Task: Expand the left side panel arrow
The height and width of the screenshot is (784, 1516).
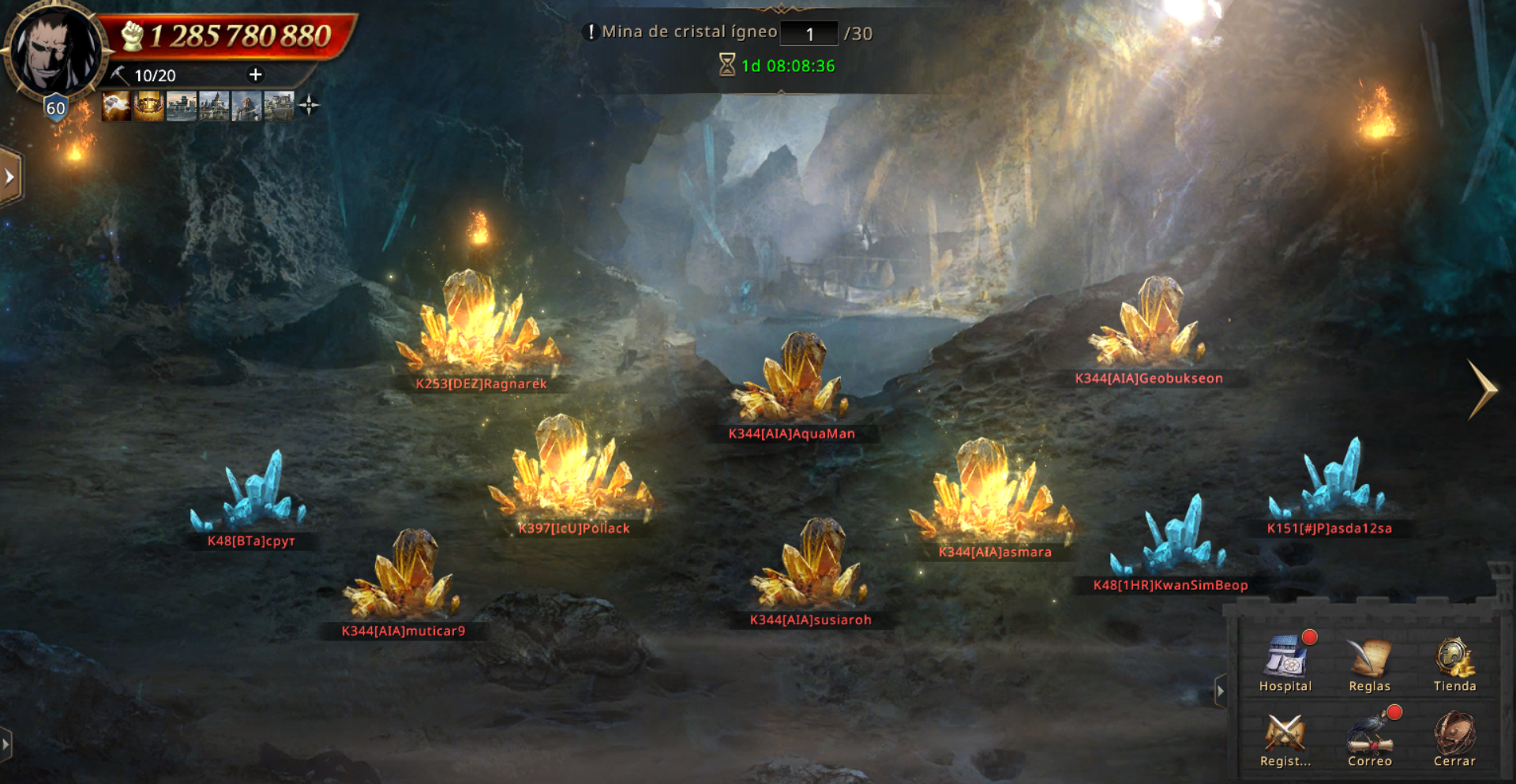Action: point(9,177)
